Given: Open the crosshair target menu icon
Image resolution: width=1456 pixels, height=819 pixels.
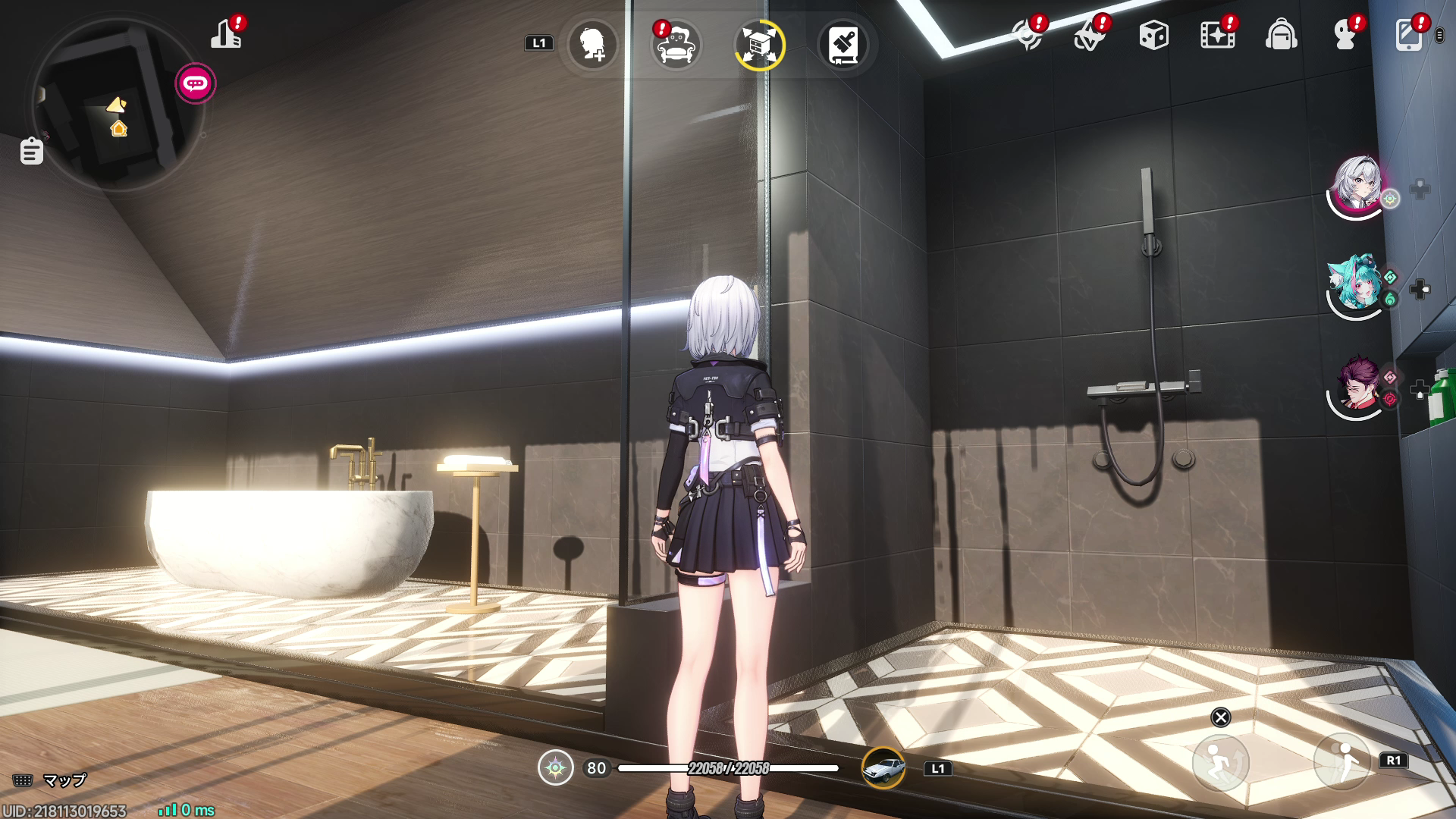Looking at the screenshot, I should point(1028,36).
